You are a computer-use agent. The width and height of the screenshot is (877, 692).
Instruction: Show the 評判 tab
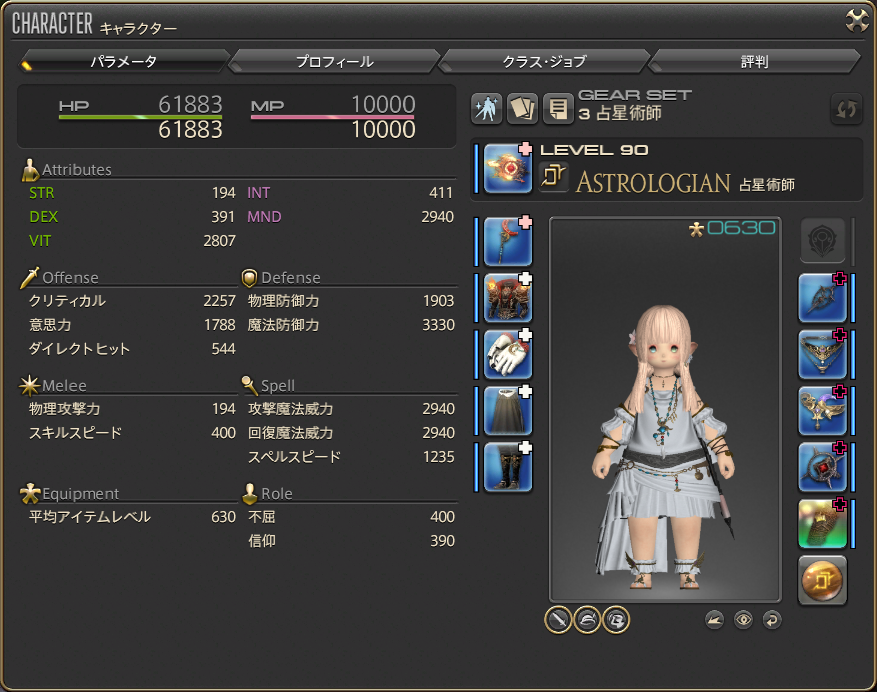[x=754, y=62]
